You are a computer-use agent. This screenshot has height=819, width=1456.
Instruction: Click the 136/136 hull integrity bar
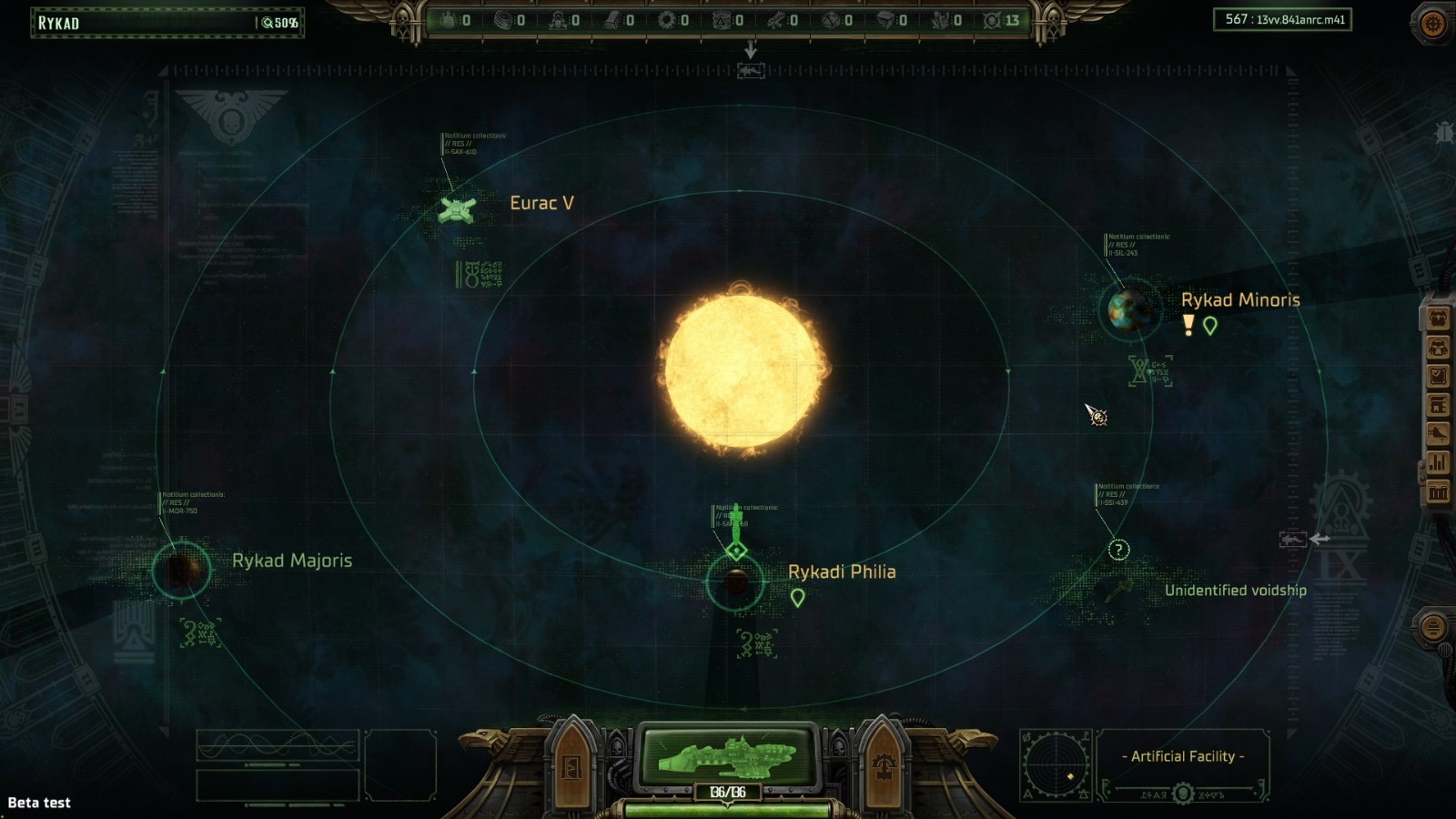(728, 791)
